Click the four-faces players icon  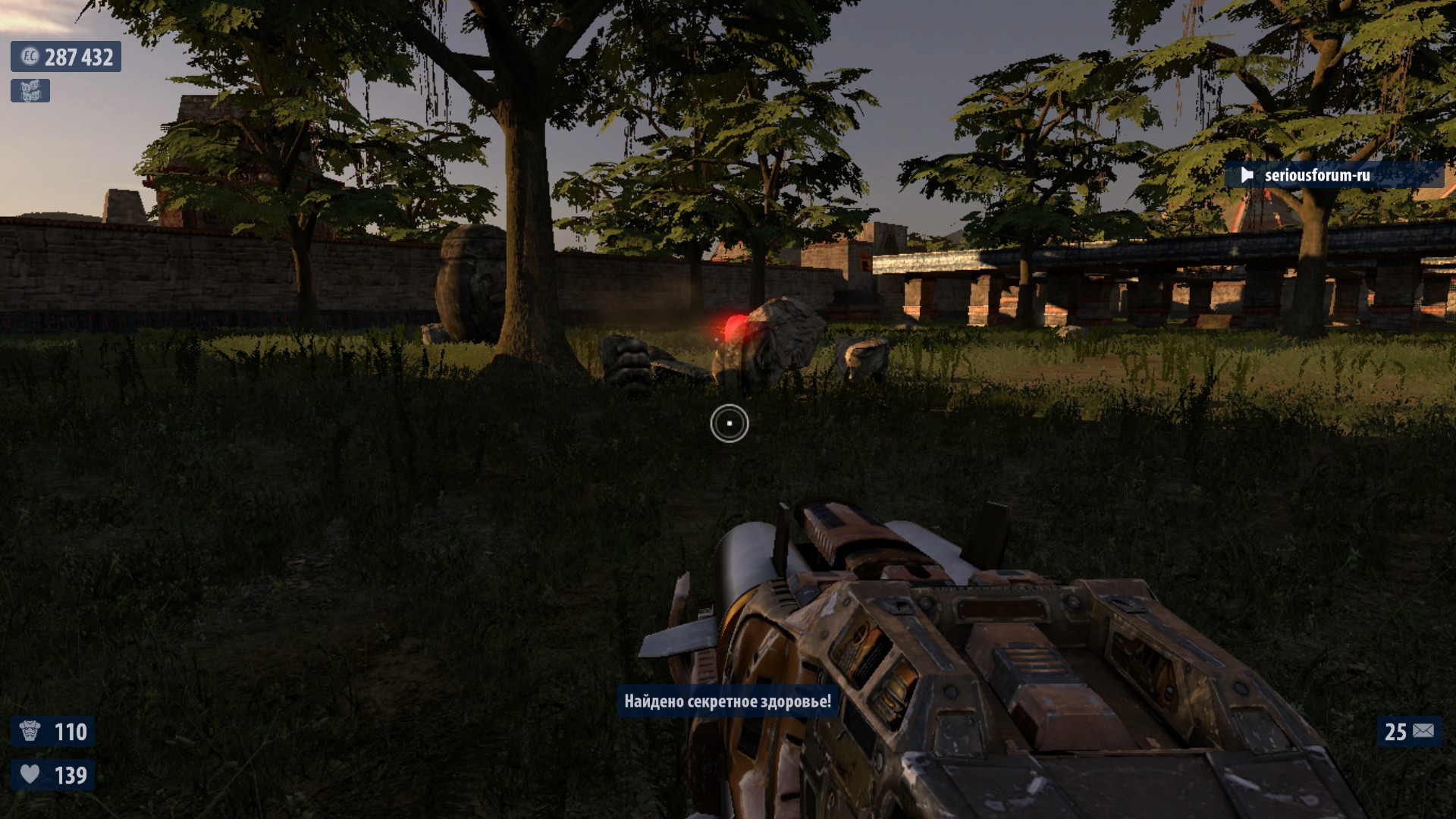coord(30,91)
